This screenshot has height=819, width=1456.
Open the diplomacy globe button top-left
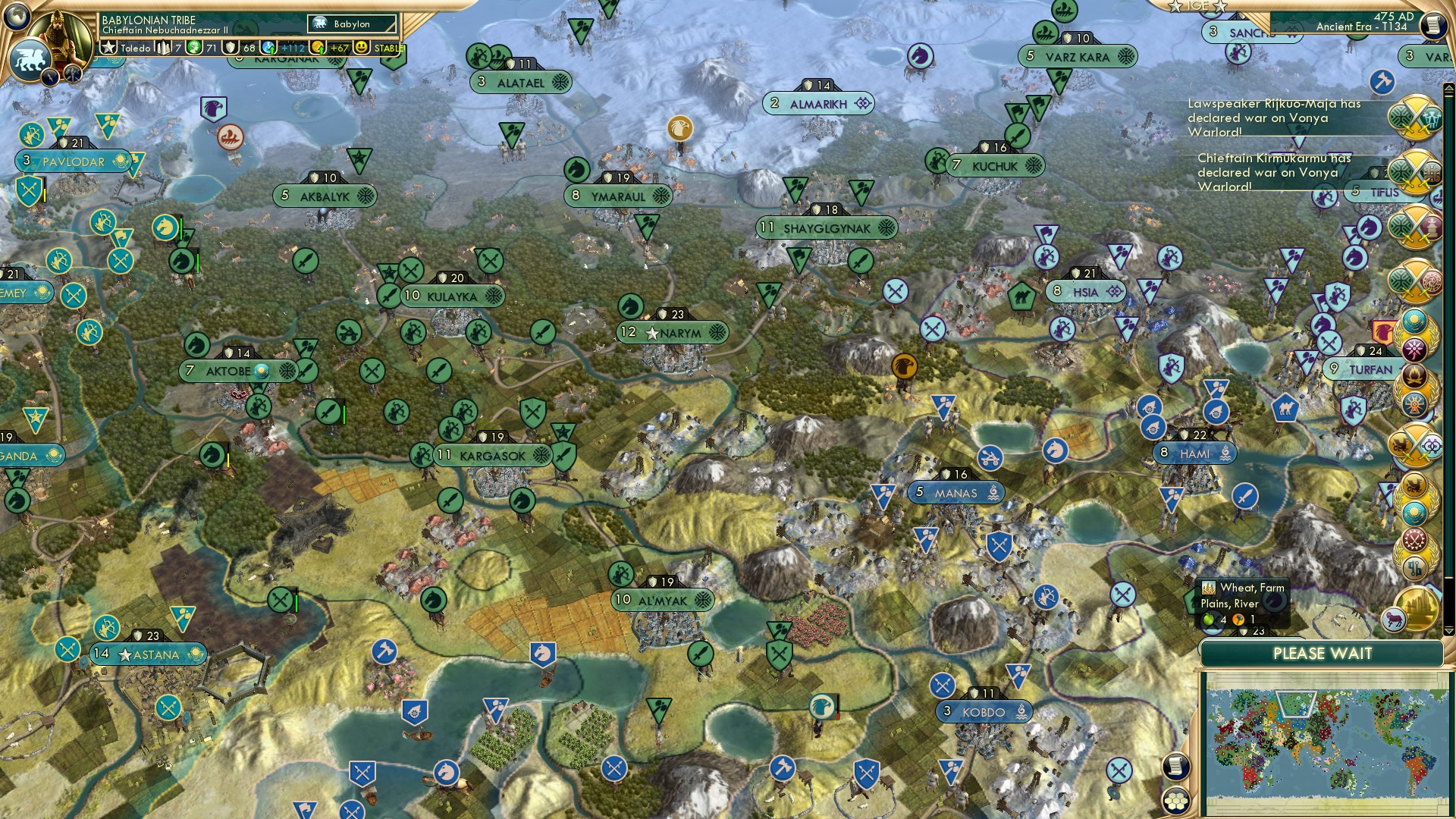pyautogui.click(x=16, y=17)
